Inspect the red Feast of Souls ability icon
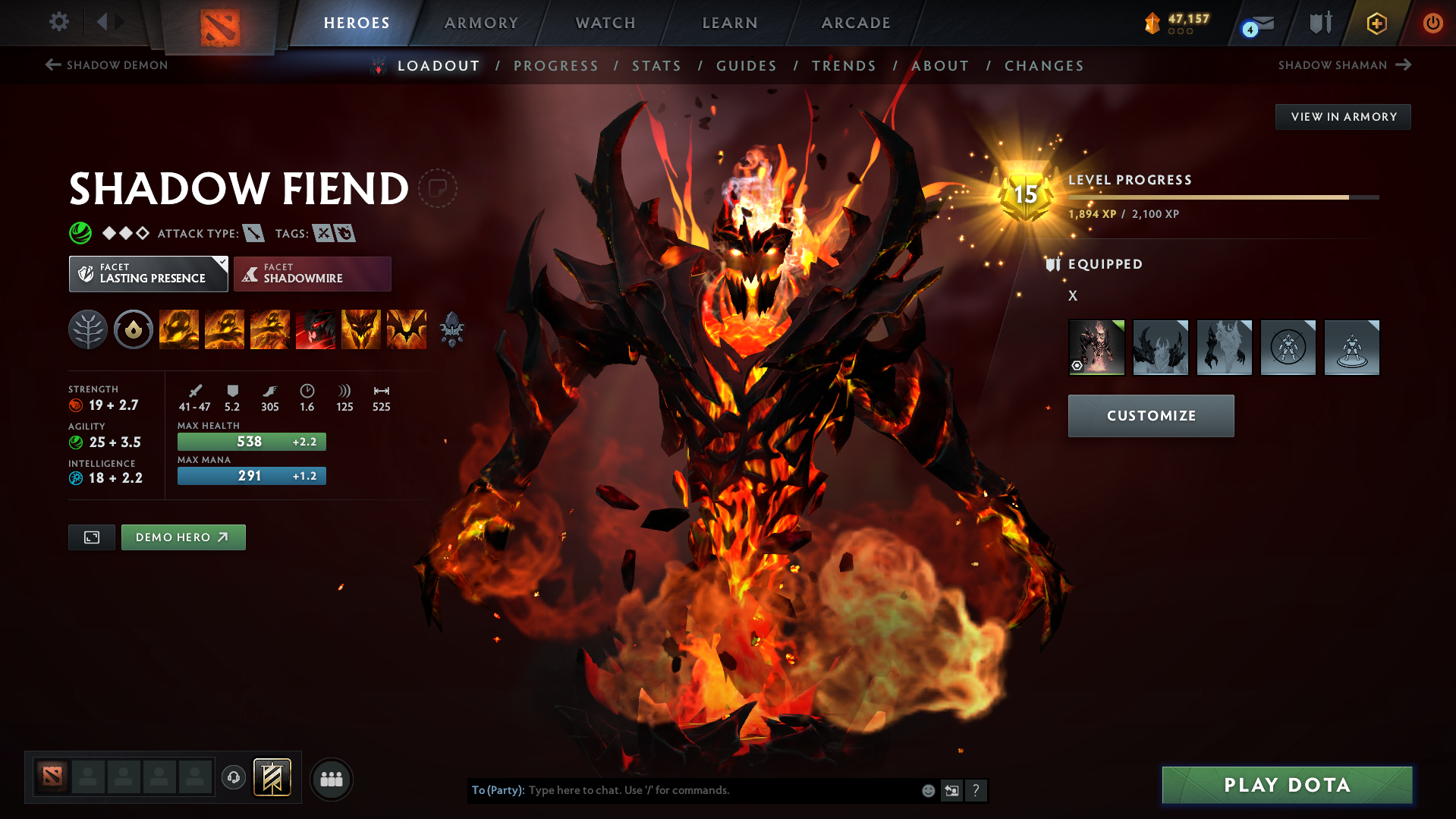Screen dimensions: 1456x819 click(316, 329)
